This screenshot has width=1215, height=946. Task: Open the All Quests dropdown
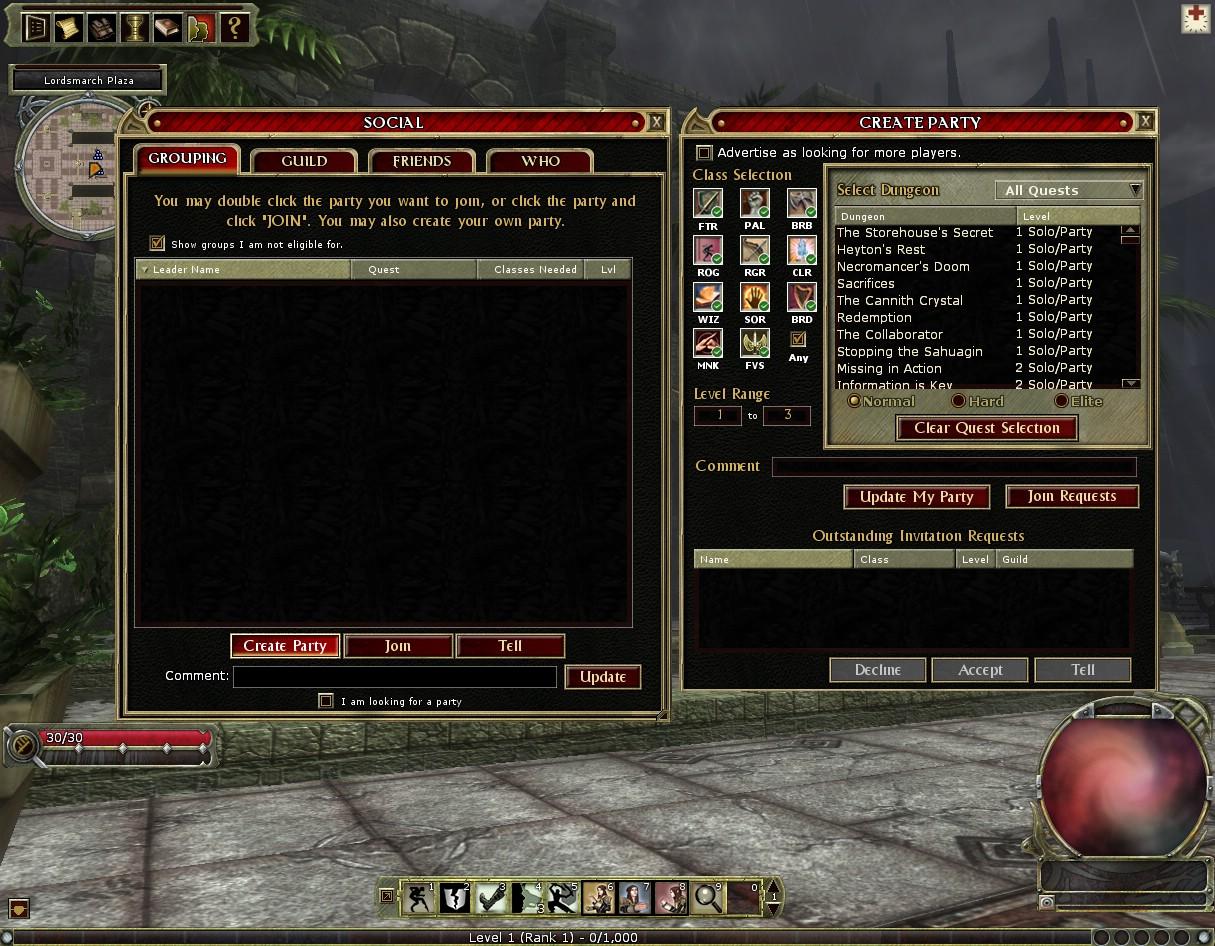[1069, 190]
